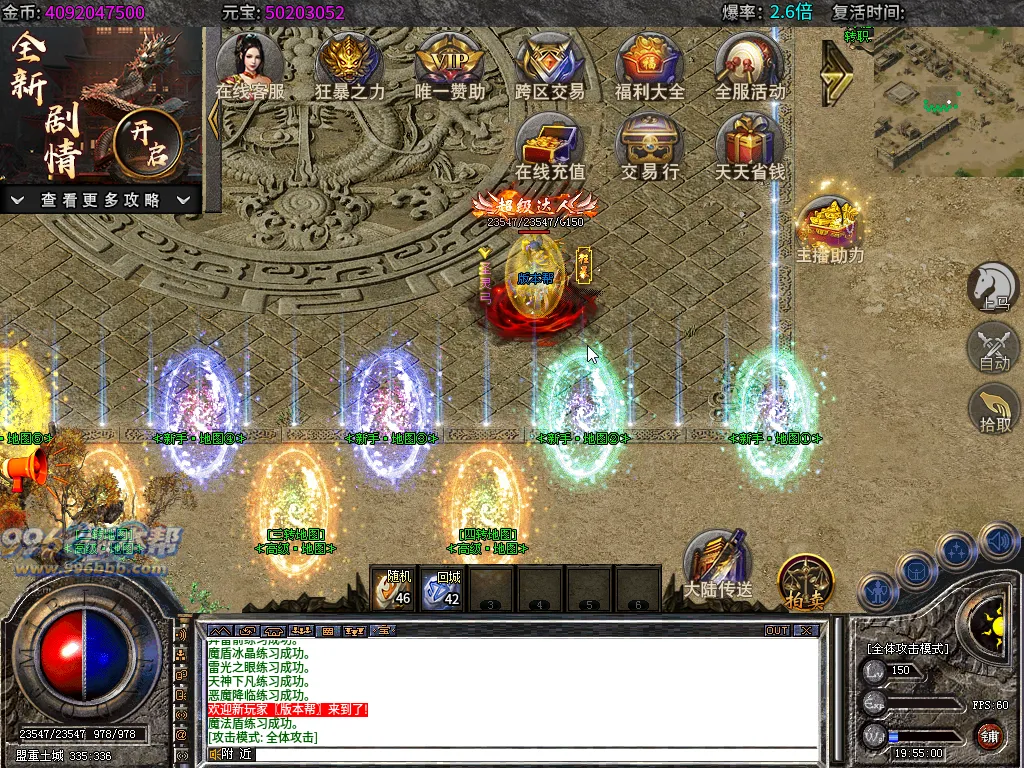Image resolution: width=1024 pixels, height=768 pixels.
Task: Open the 交易行 trading house
Action: [649, 143]
